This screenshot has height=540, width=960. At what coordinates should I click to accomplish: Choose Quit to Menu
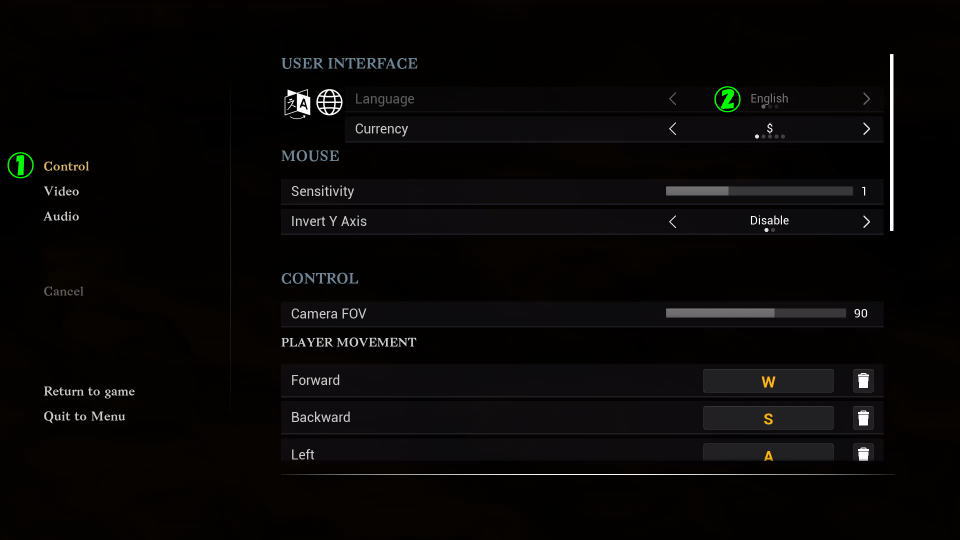[x=84, y=416]
